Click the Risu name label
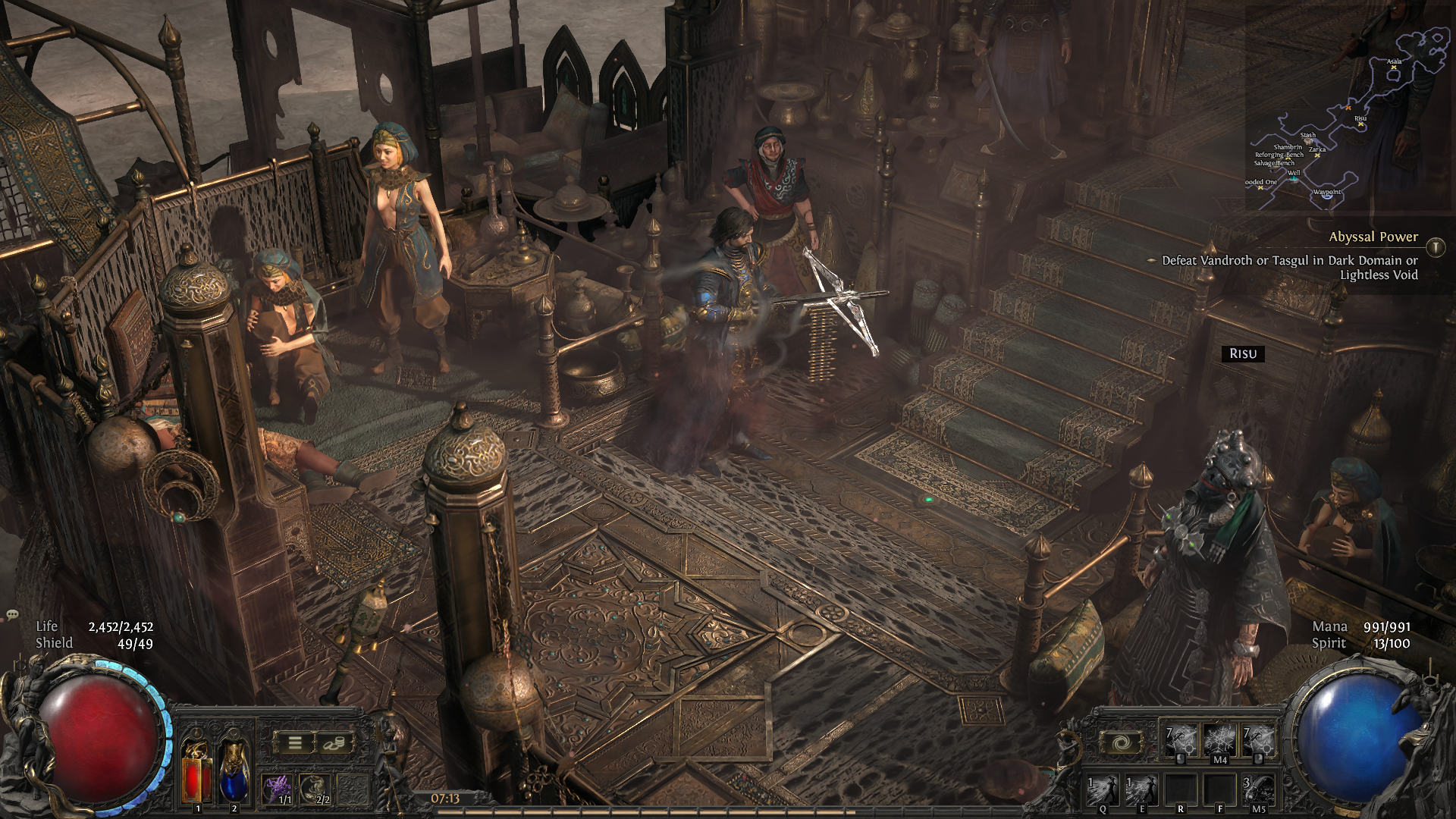The width and height of the screenshot is (1456, 819). [x=1243, y=353]
